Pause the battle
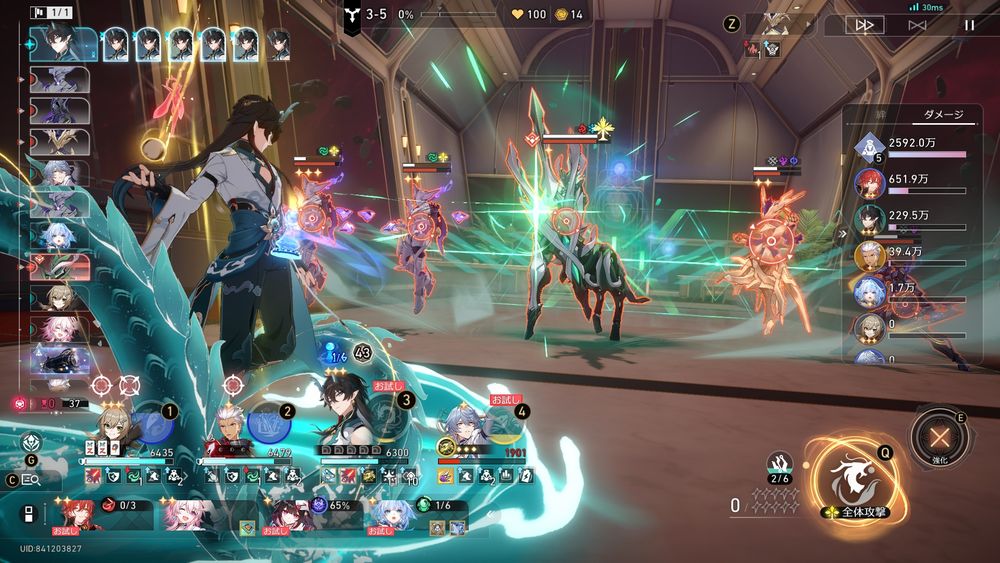1000x563 pixels. [x=969, y=25]
